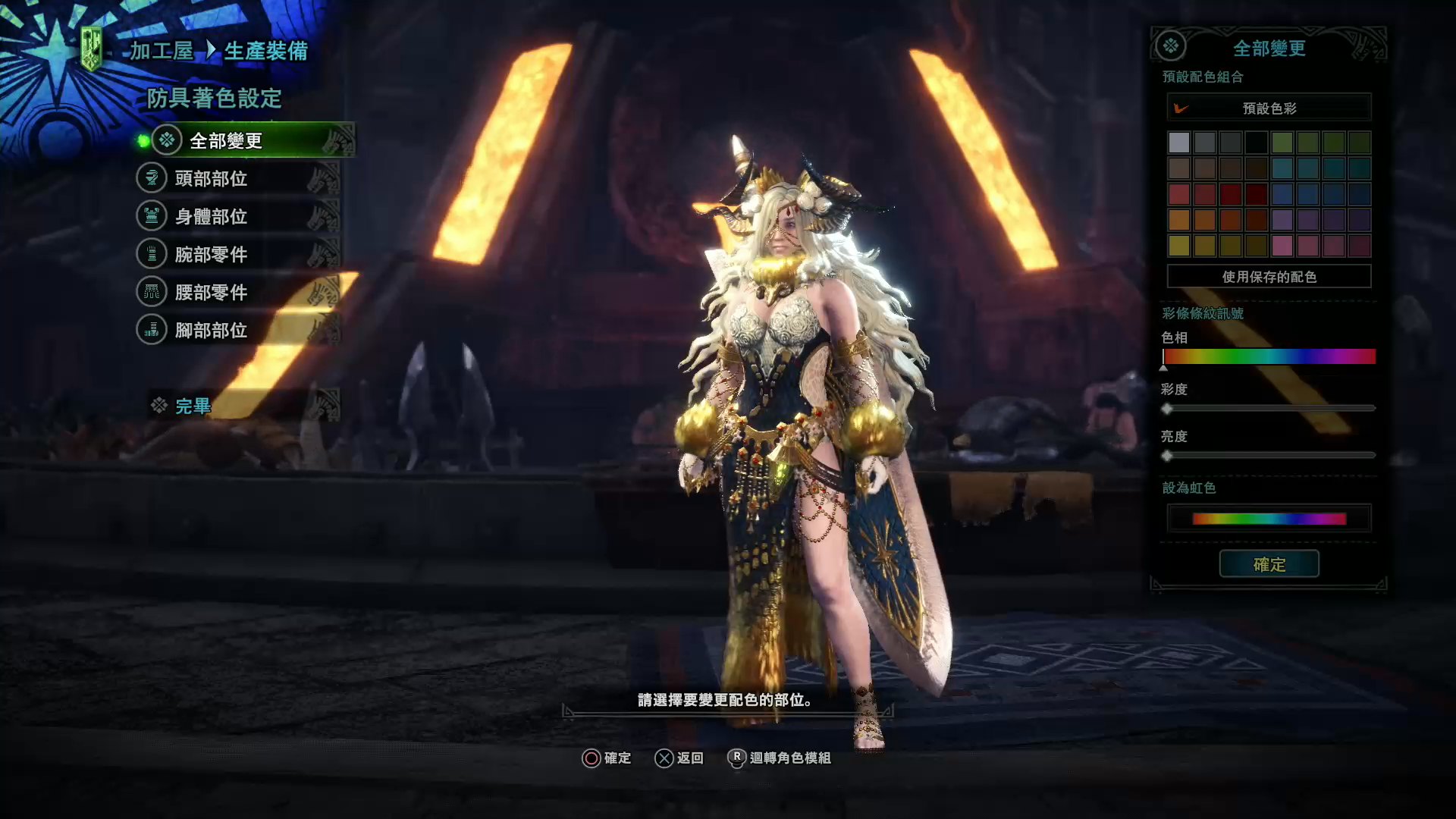
Task: Open the 身體部位 color option
Action: tap(211, 217)
